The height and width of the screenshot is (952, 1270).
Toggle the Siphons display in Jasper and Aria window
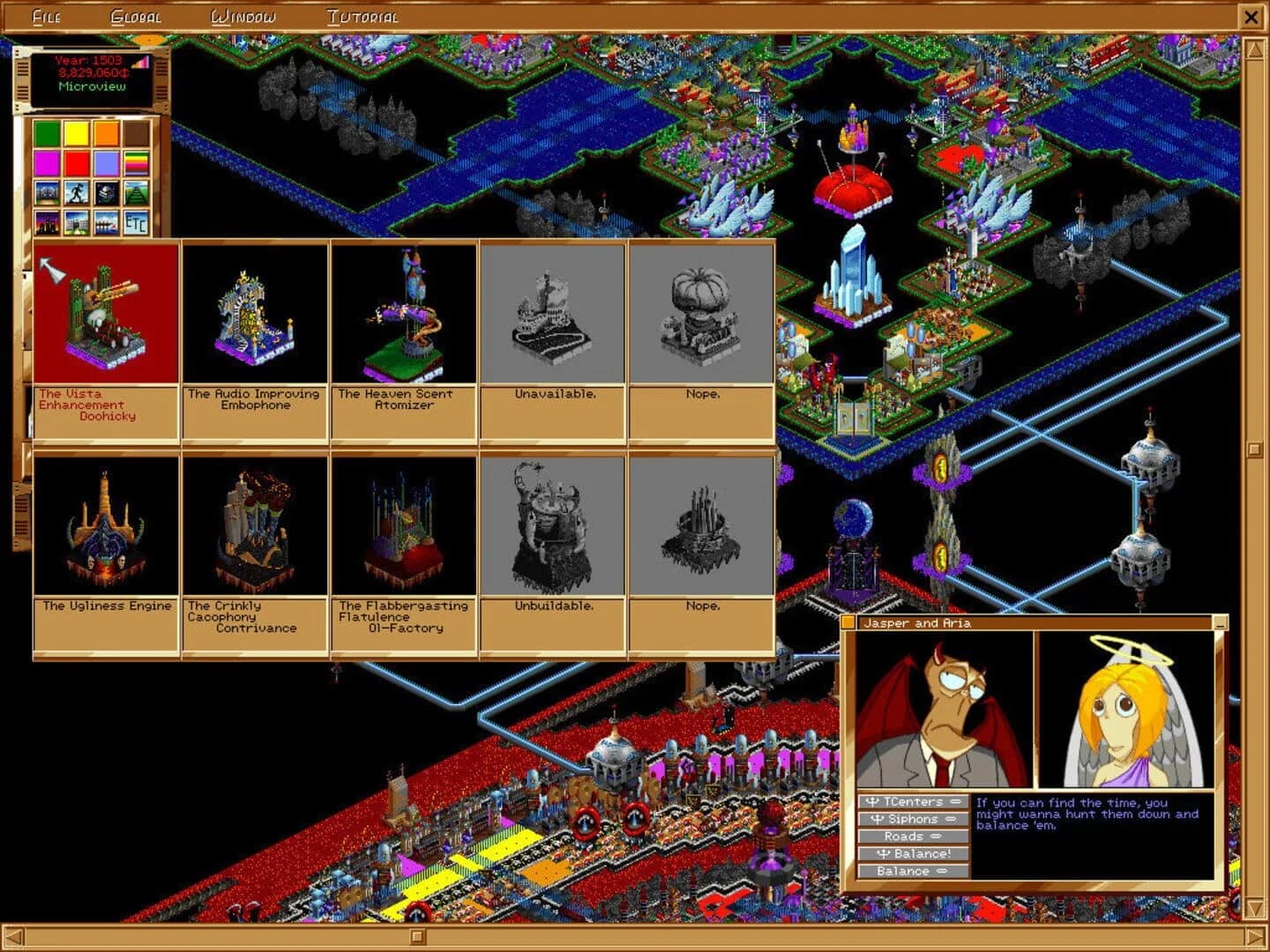pyautogui.click(x=910, y=820)
